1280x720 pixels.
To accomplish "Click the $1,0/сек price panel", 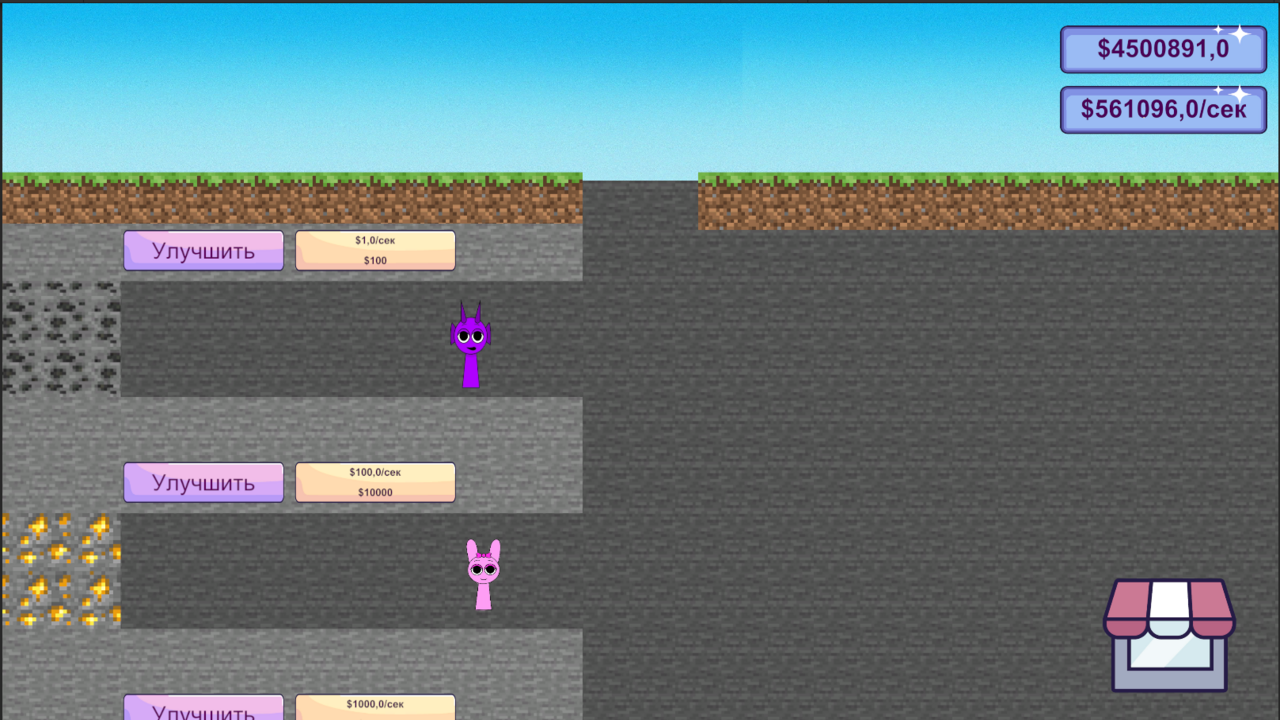I will click(374, 241).
